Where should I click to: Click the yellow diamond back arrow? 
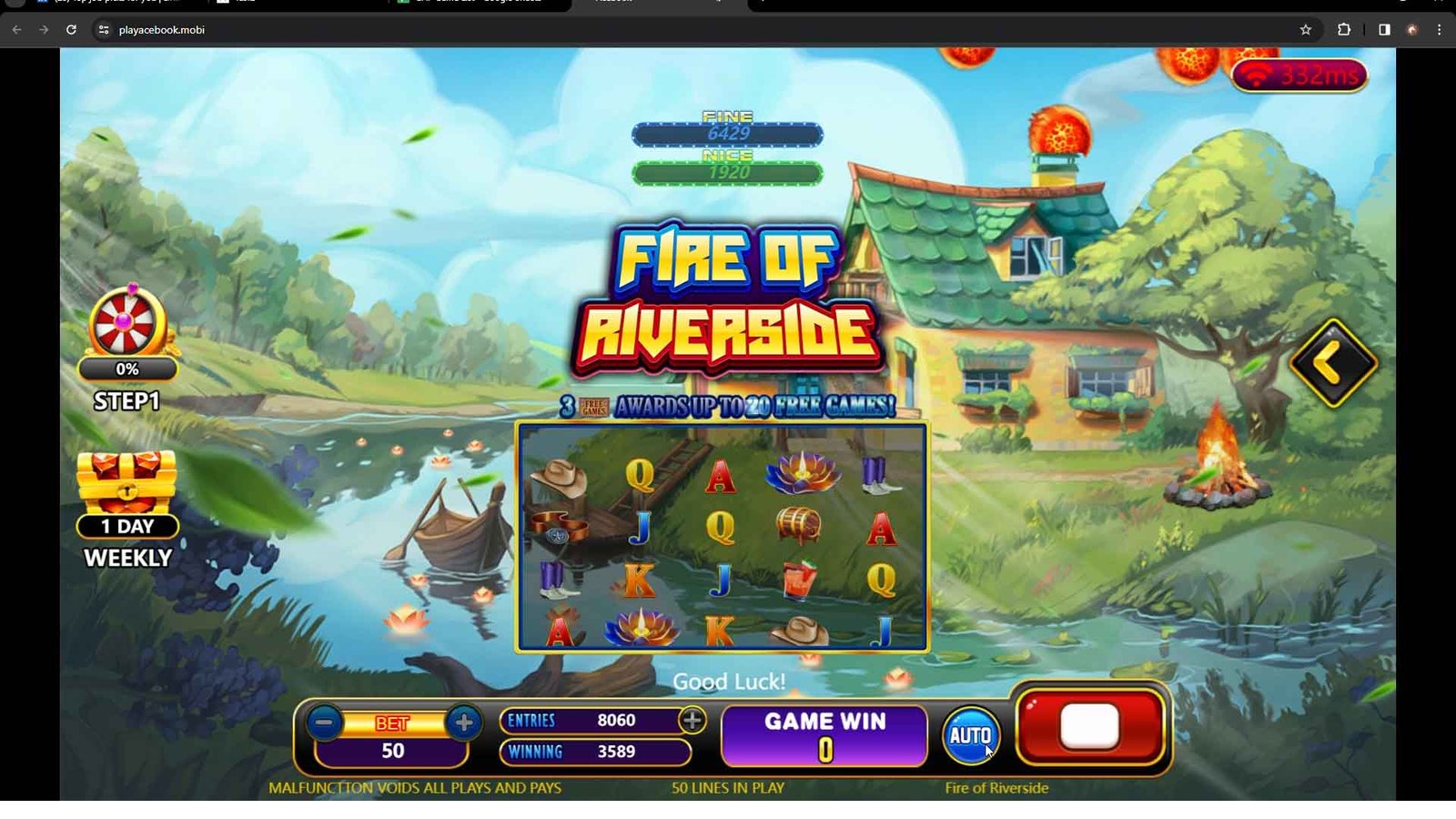click(1332, 364)
